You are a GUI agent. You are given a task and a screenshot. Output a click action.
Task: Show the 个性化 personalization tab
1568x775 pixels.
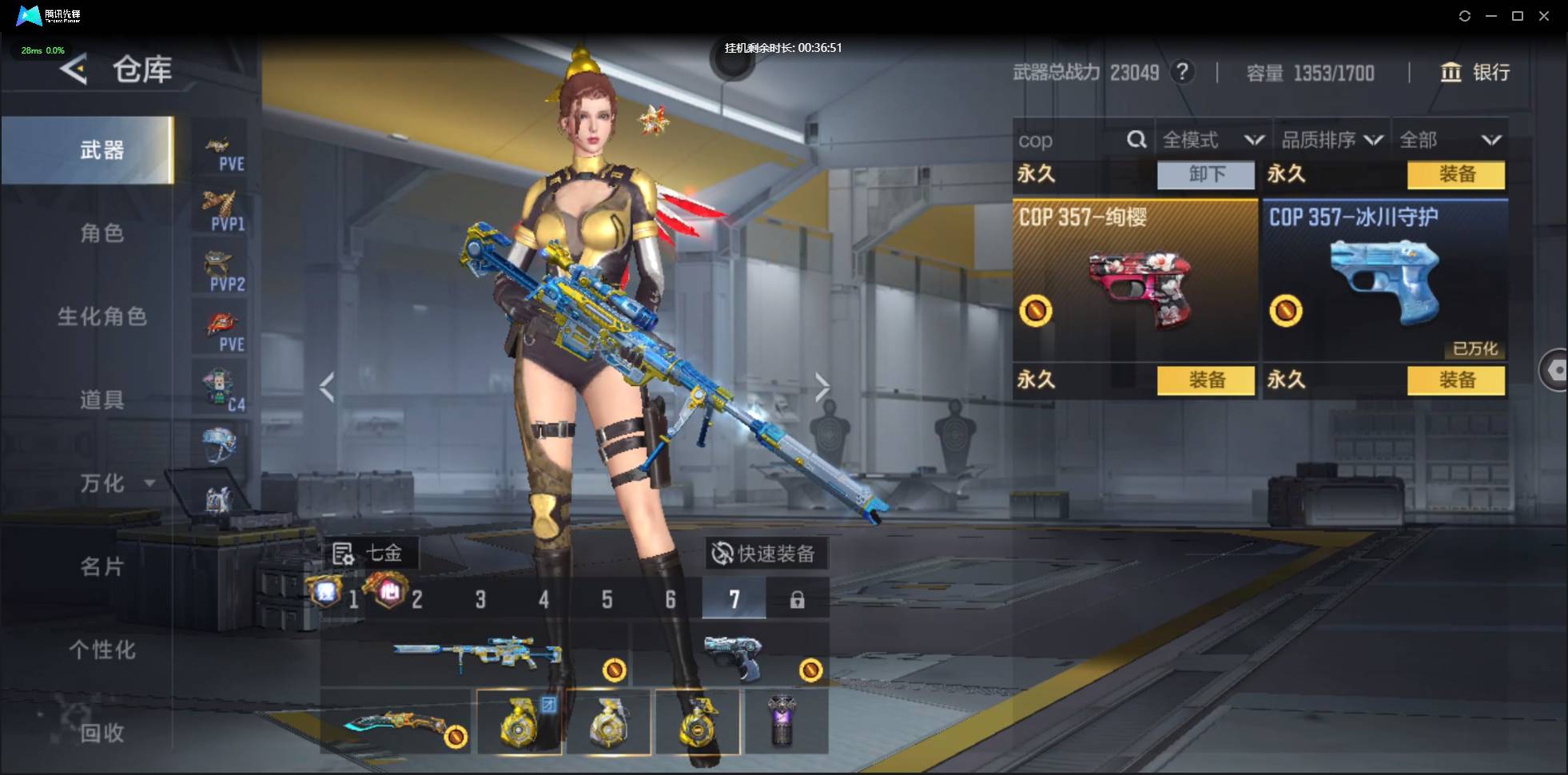click(101, 650)
